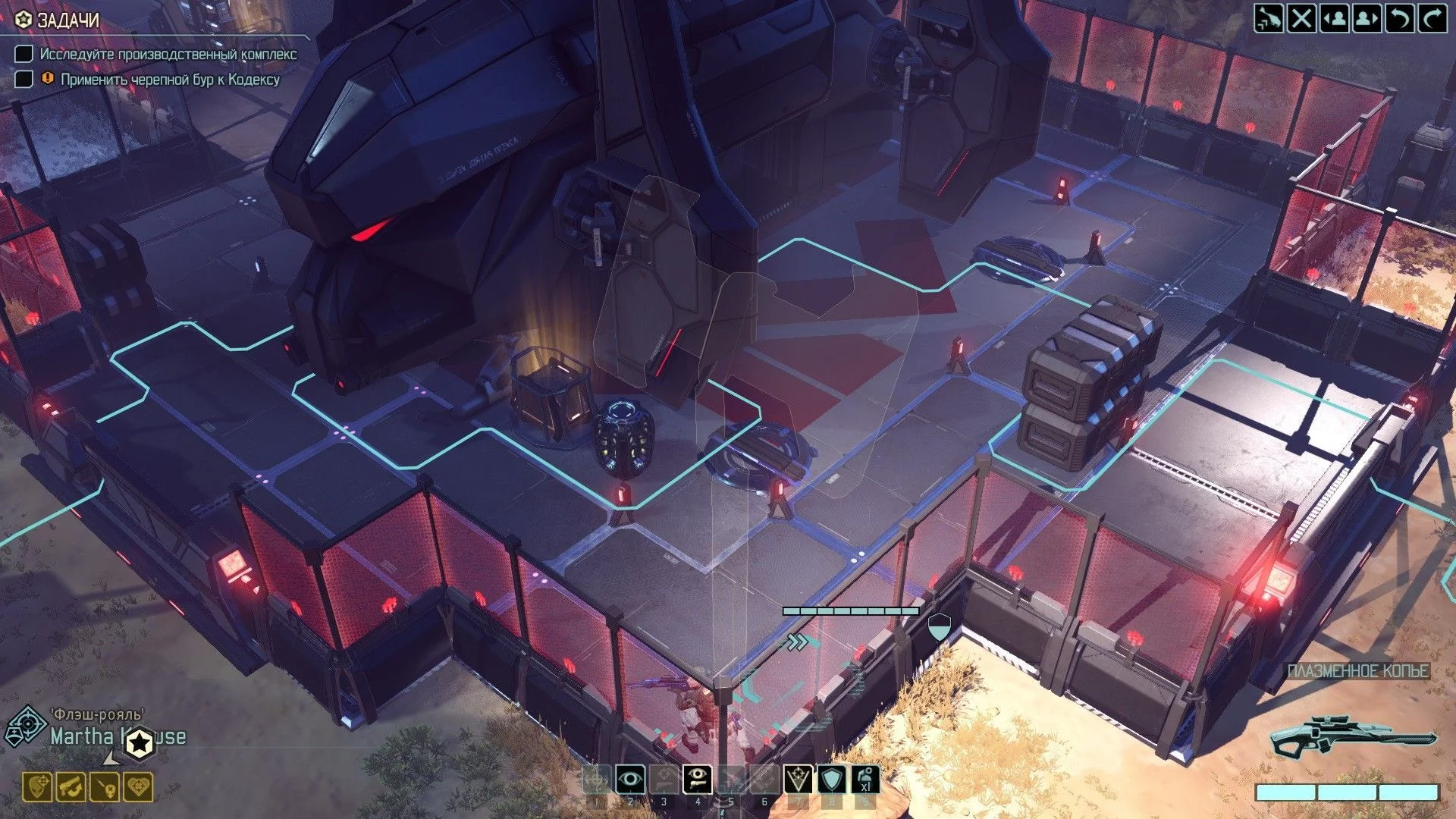Select the previous soldier
1456x819 pixels.
tap(1335, 18)
